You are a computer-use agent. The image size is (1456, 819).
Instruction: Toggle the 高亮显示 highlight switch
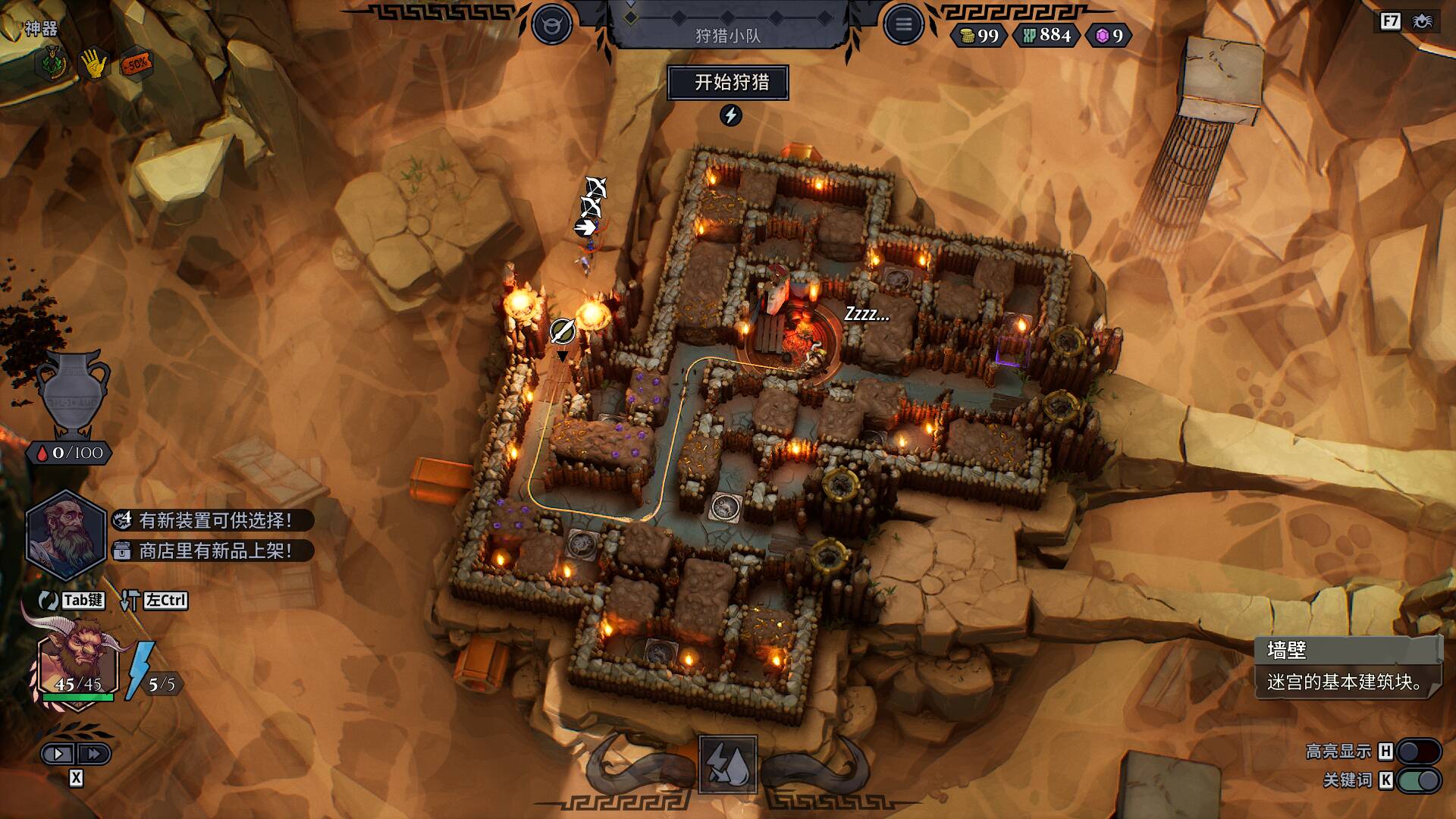(1418, 752)
